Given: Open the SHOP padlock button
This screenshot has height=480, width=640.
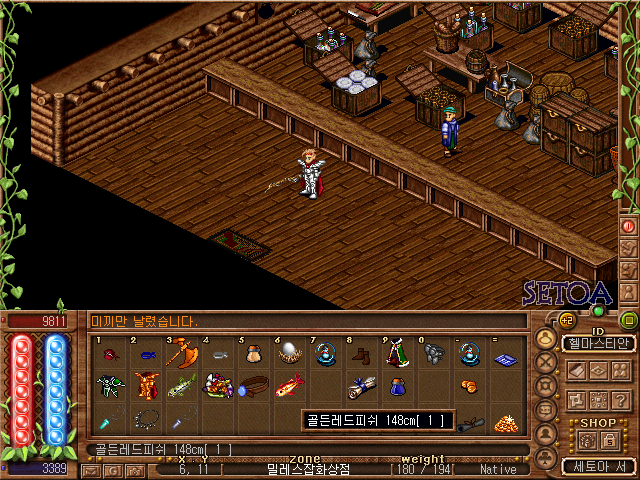Looking at the screenshot, I should click(x=608, y=440).
